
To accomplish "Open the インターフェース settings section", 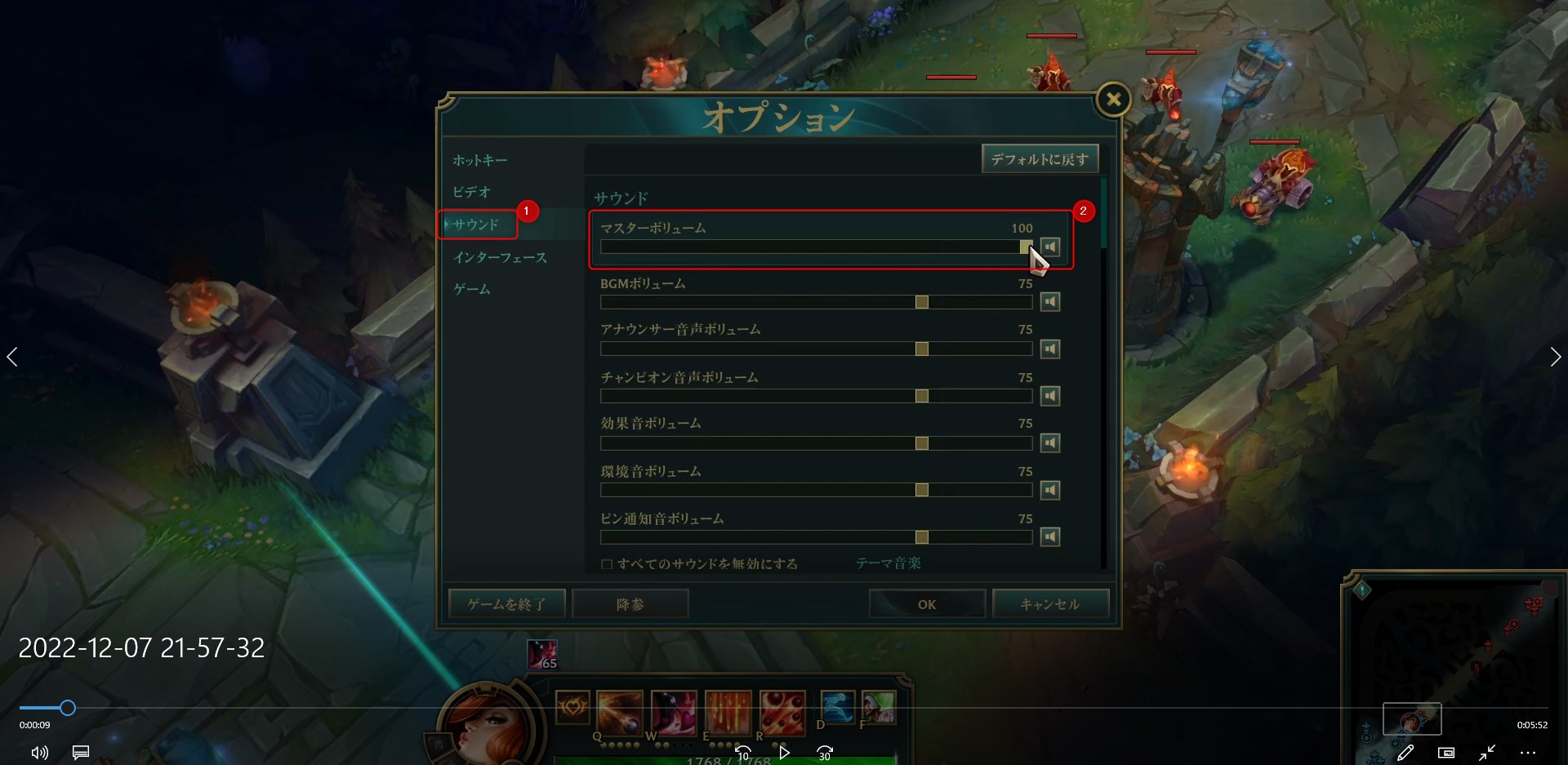I will (x=501, y=256).
